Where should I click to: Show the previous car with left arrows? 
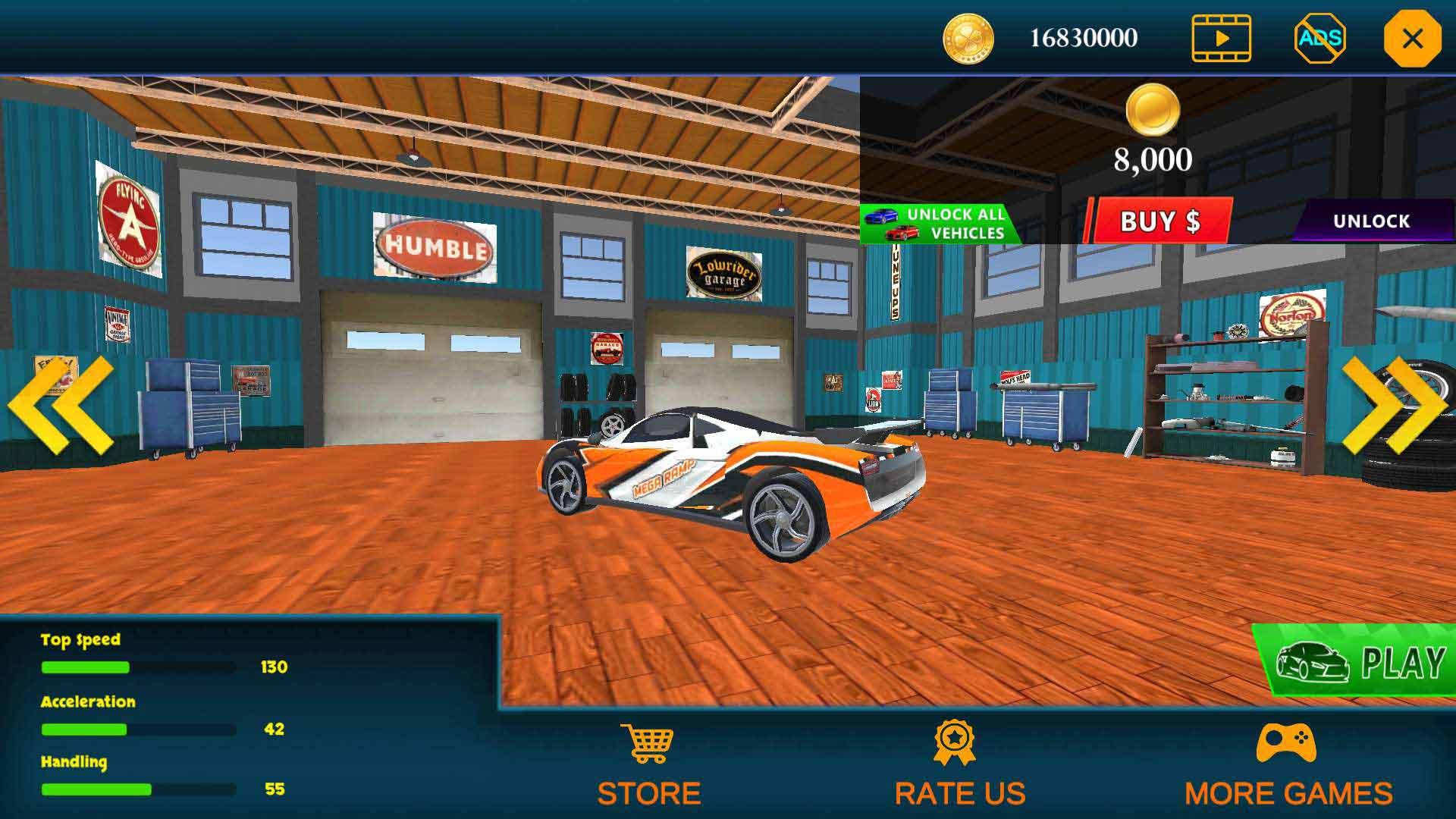[x=61, y=406]
